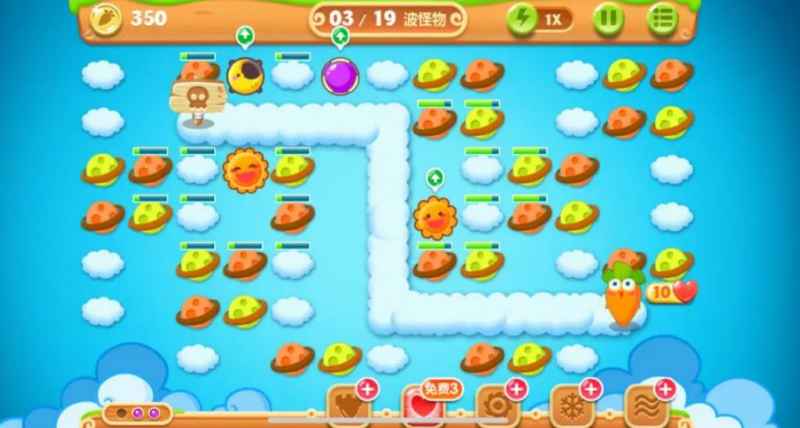The height and width of the screenshot is (428, 800).
Task: Select the yellow moon tower
Action: pos(244,74)
